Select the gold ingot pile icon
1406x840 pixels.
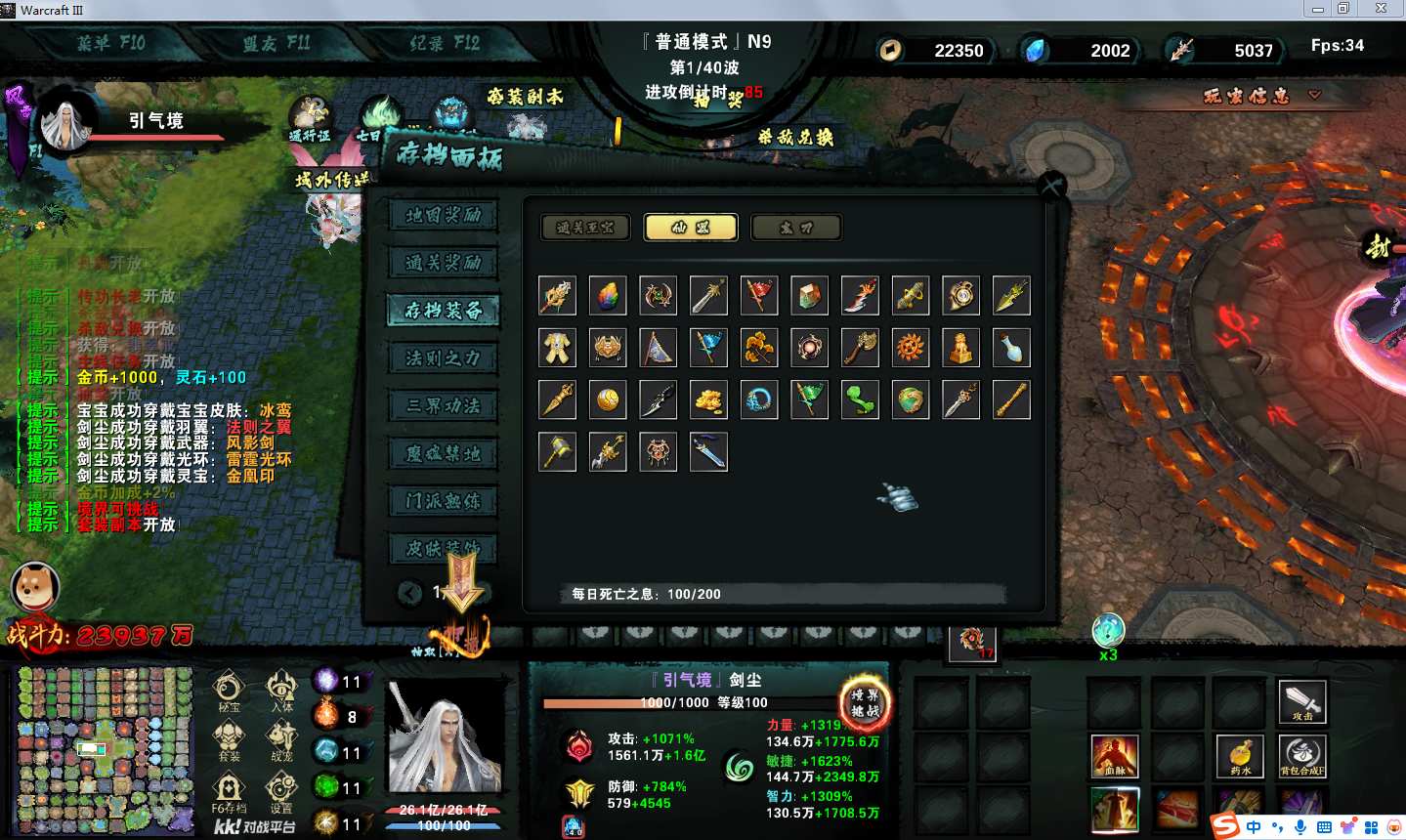(x=709, y=399)
